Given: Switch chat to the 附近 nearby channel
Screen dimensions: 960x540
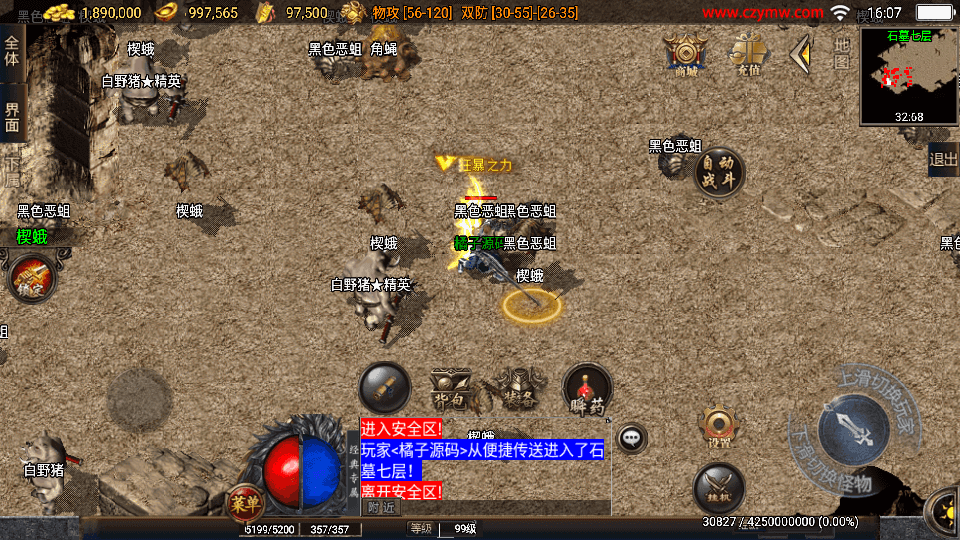Looking at the screenshot, I should point(380,507).
